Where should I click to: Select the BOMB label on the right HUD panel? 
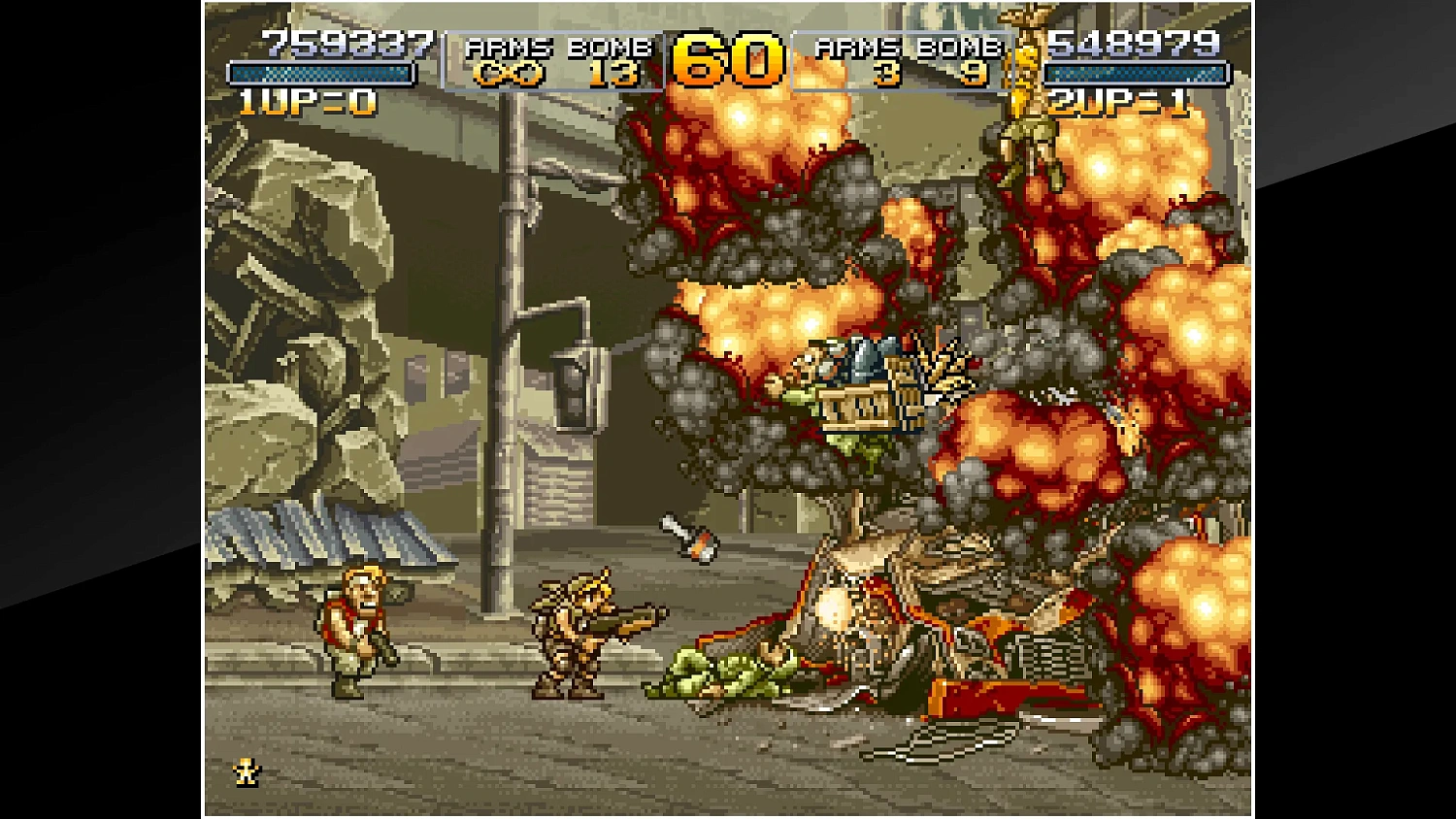click(962, 46)
